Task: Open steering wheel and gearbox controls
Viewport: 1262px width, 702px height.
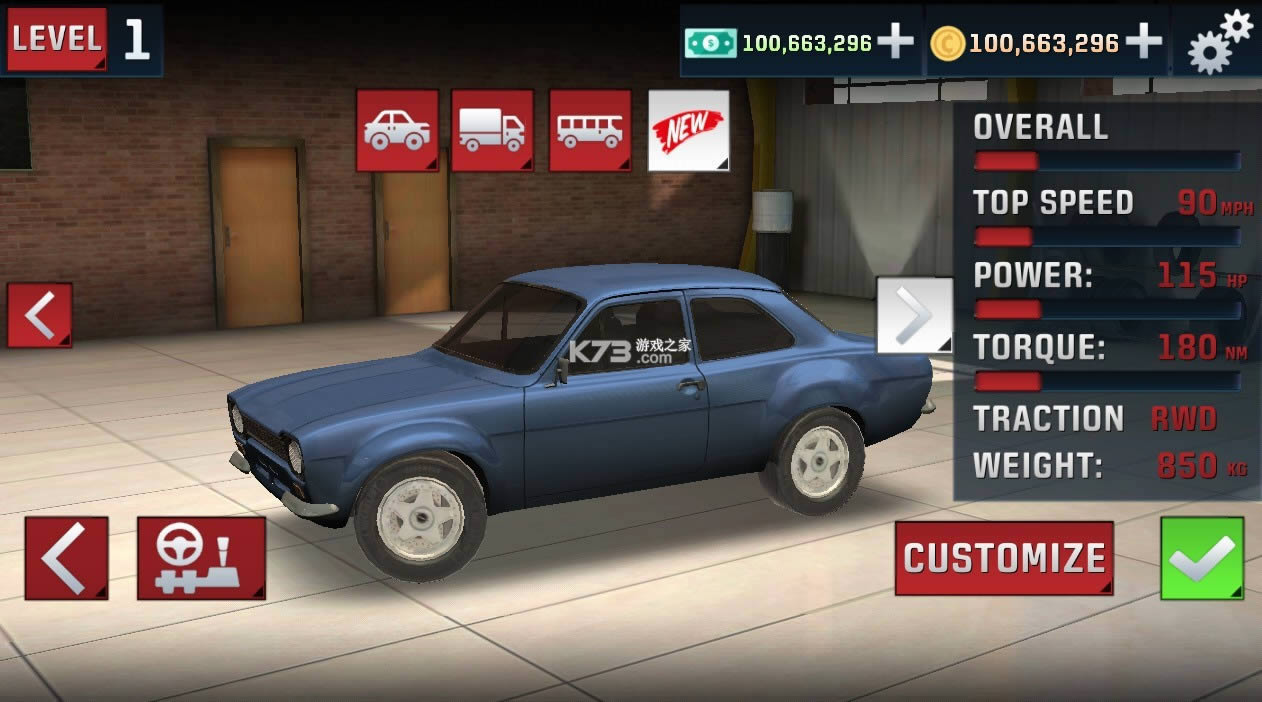Action: pos(201,558)
